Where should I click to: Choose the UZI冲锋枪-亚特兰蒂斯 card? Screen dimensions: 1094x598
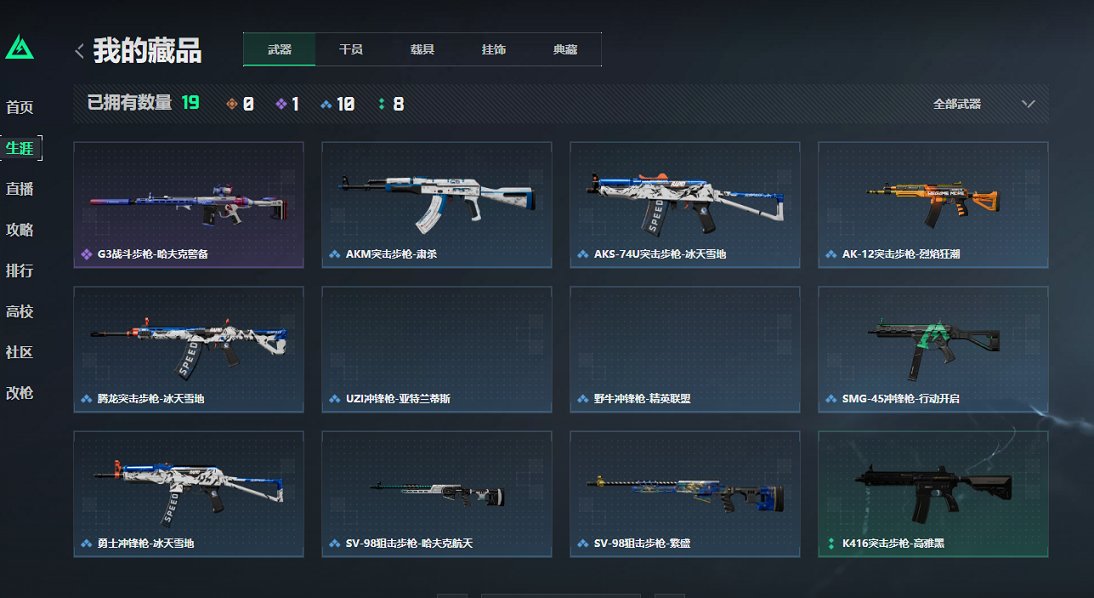point(436,349)
